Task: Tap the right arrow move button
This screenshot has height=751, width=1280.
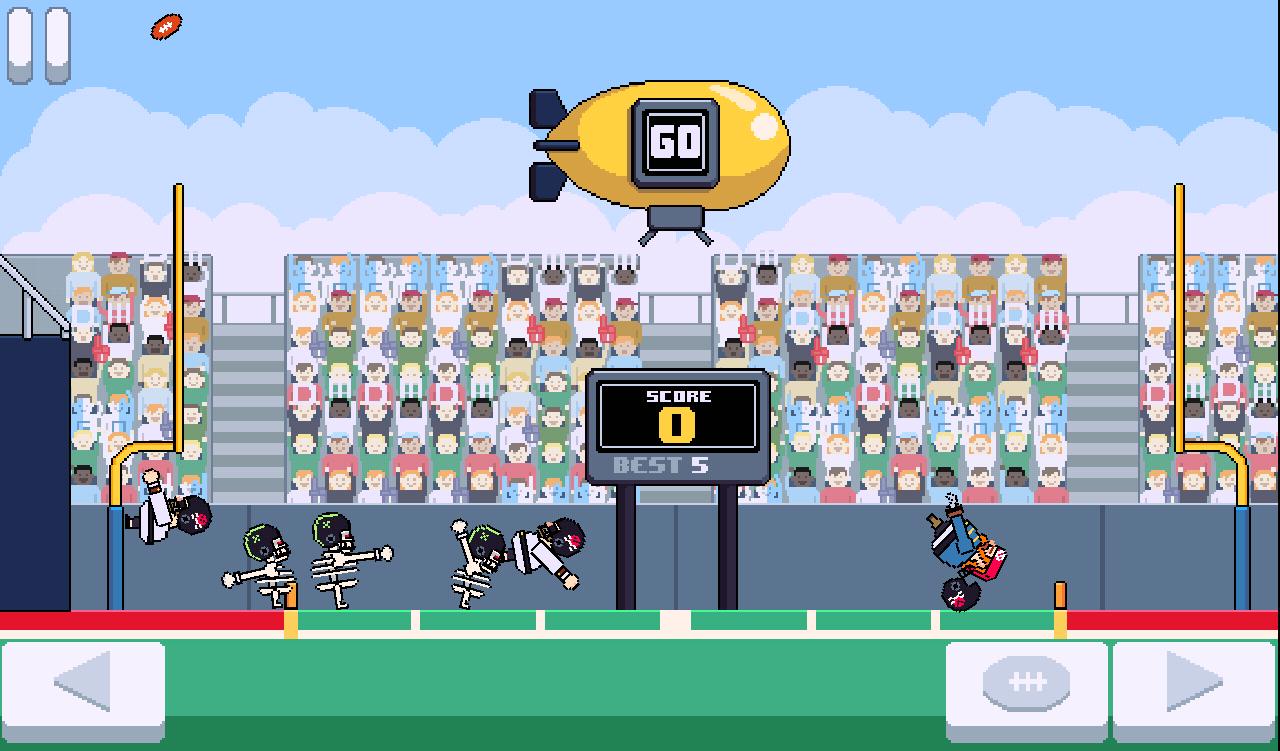Action: tap(1194, 684)
